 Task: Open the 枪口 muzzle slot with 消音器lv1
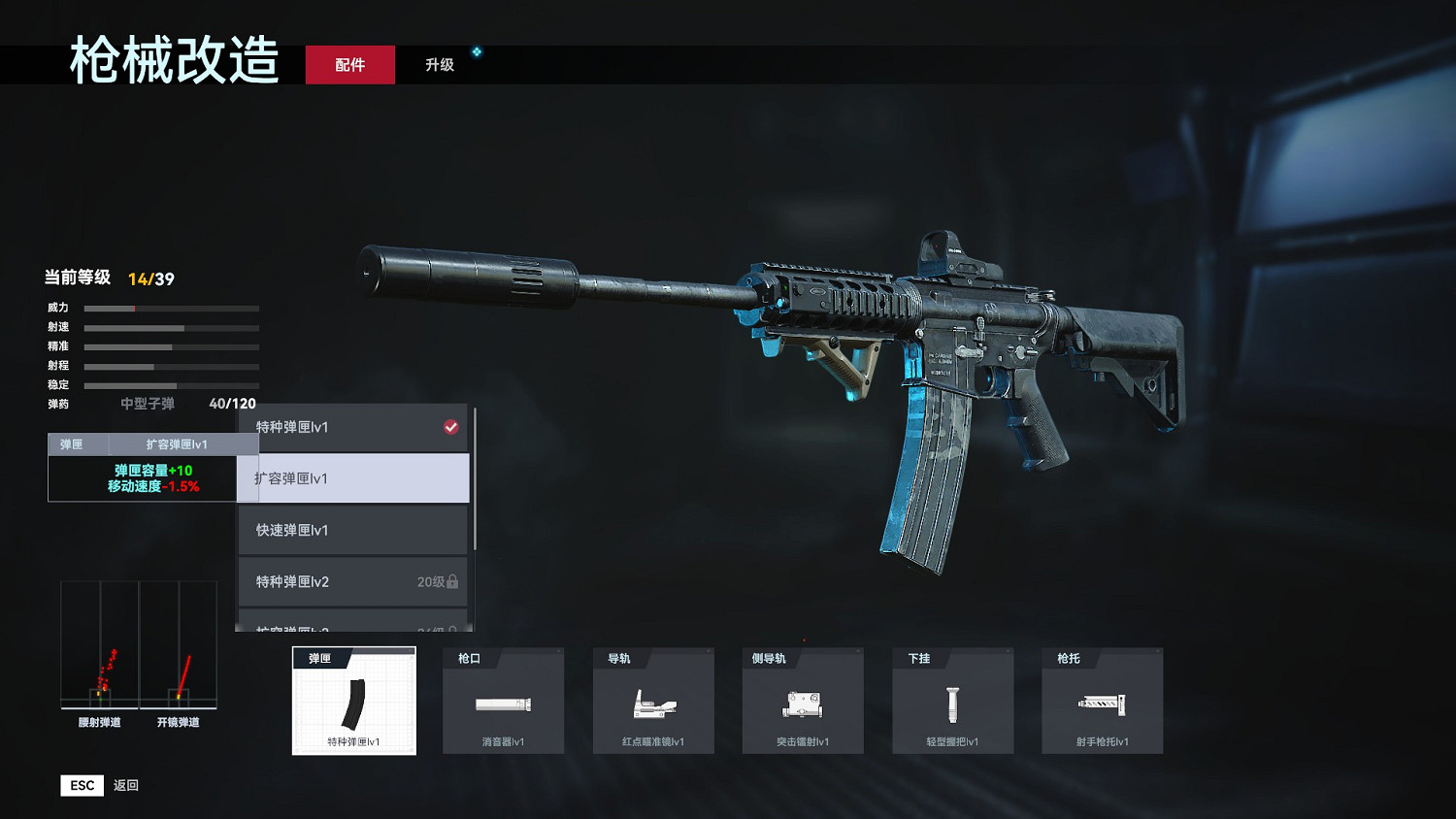click(503, 701)
